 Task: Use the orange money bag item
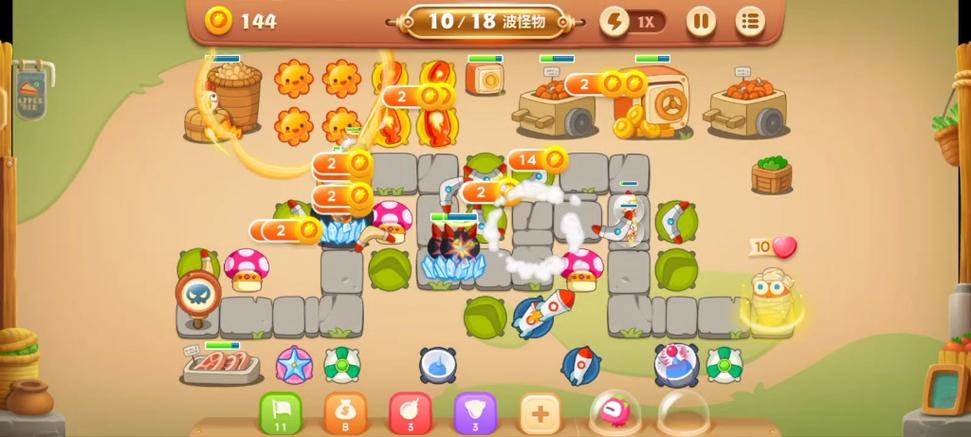pyautogui.click(x=345, y=412)
